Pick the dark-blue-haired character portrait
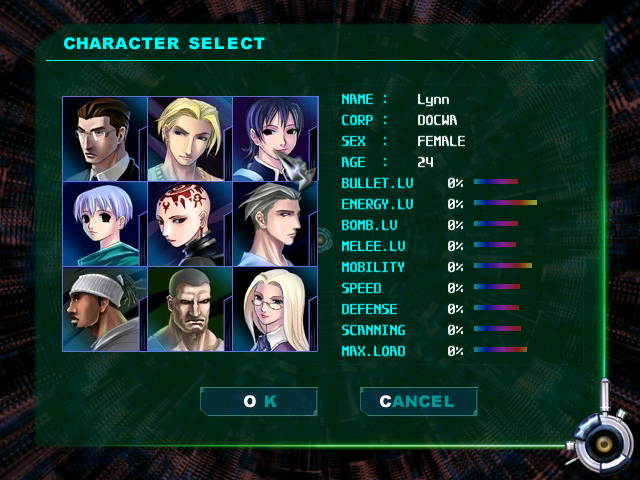 coord(274,139)
